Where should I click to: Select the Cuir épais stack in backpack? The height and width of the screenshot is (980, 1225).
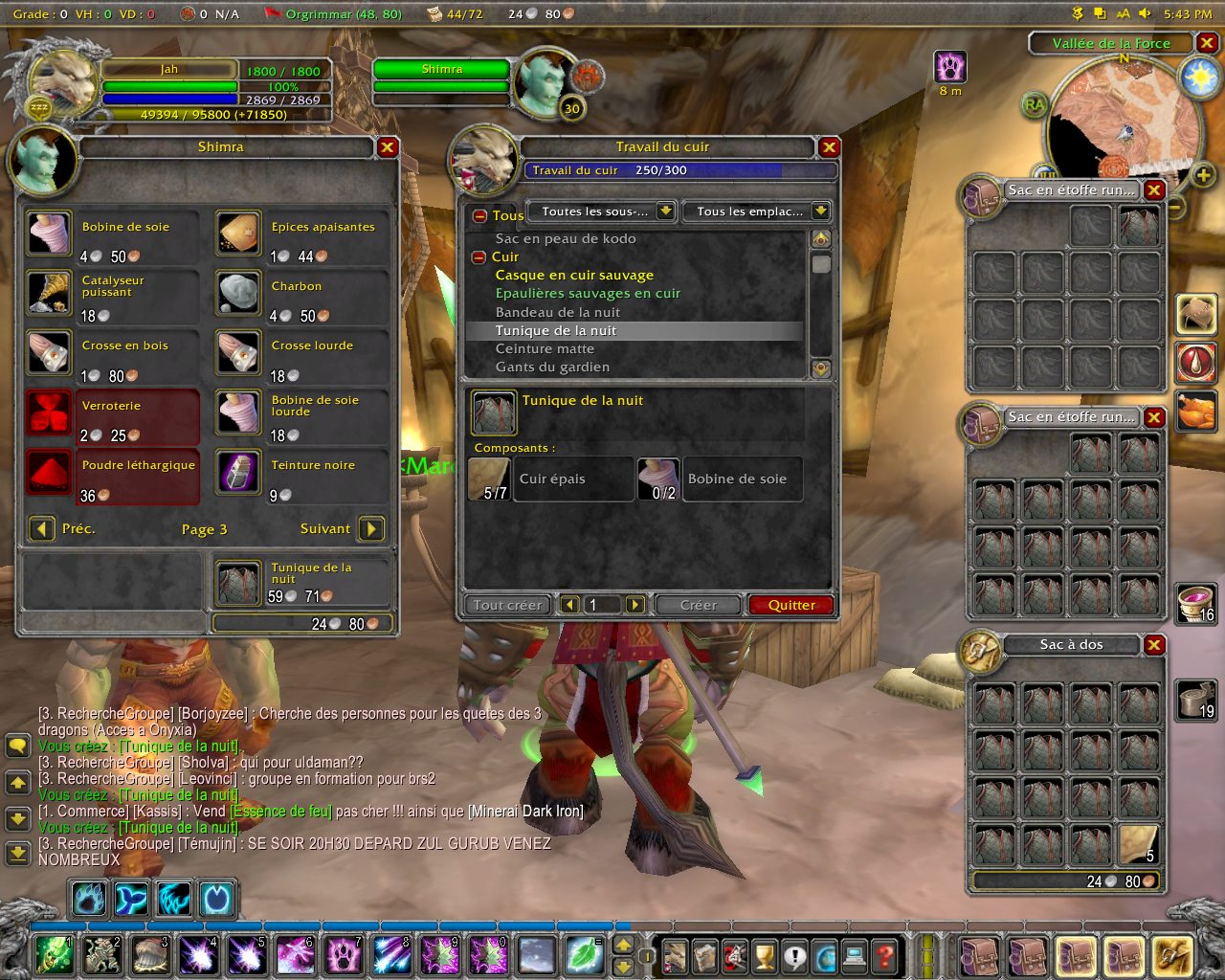click(x=1138, y=844)
